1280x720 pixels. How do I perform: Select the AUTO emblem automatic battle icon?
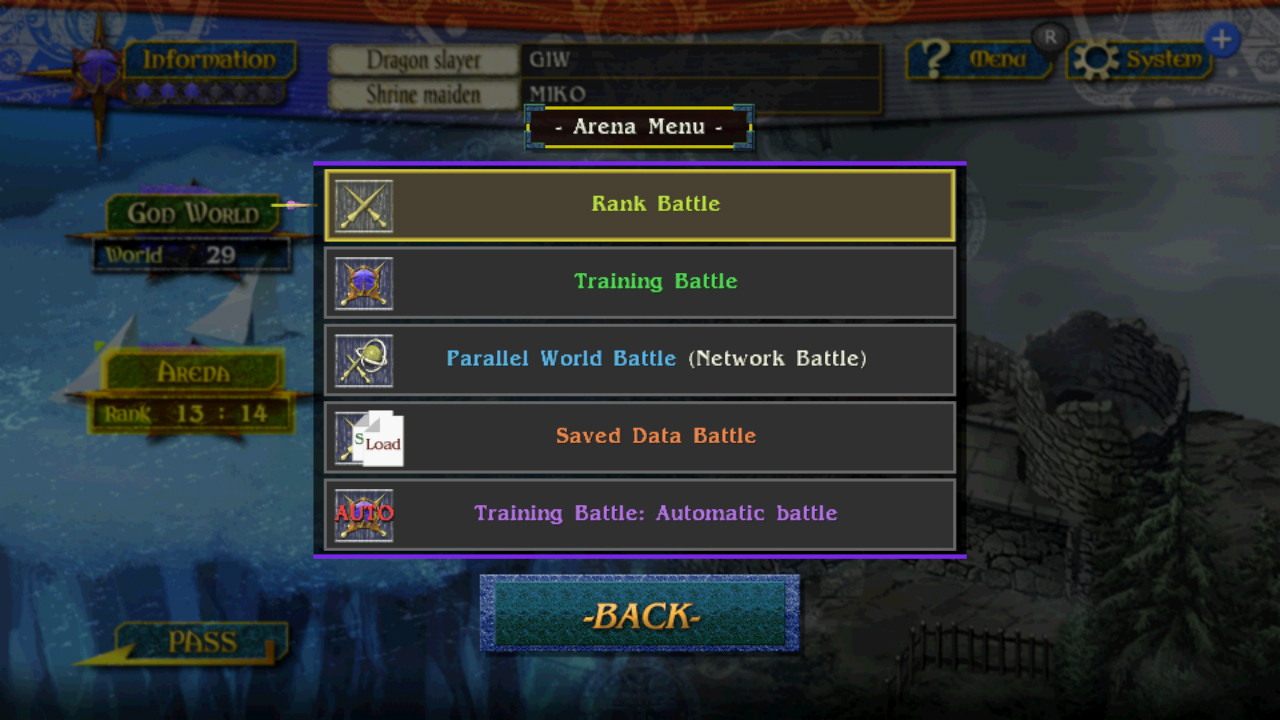364,514
